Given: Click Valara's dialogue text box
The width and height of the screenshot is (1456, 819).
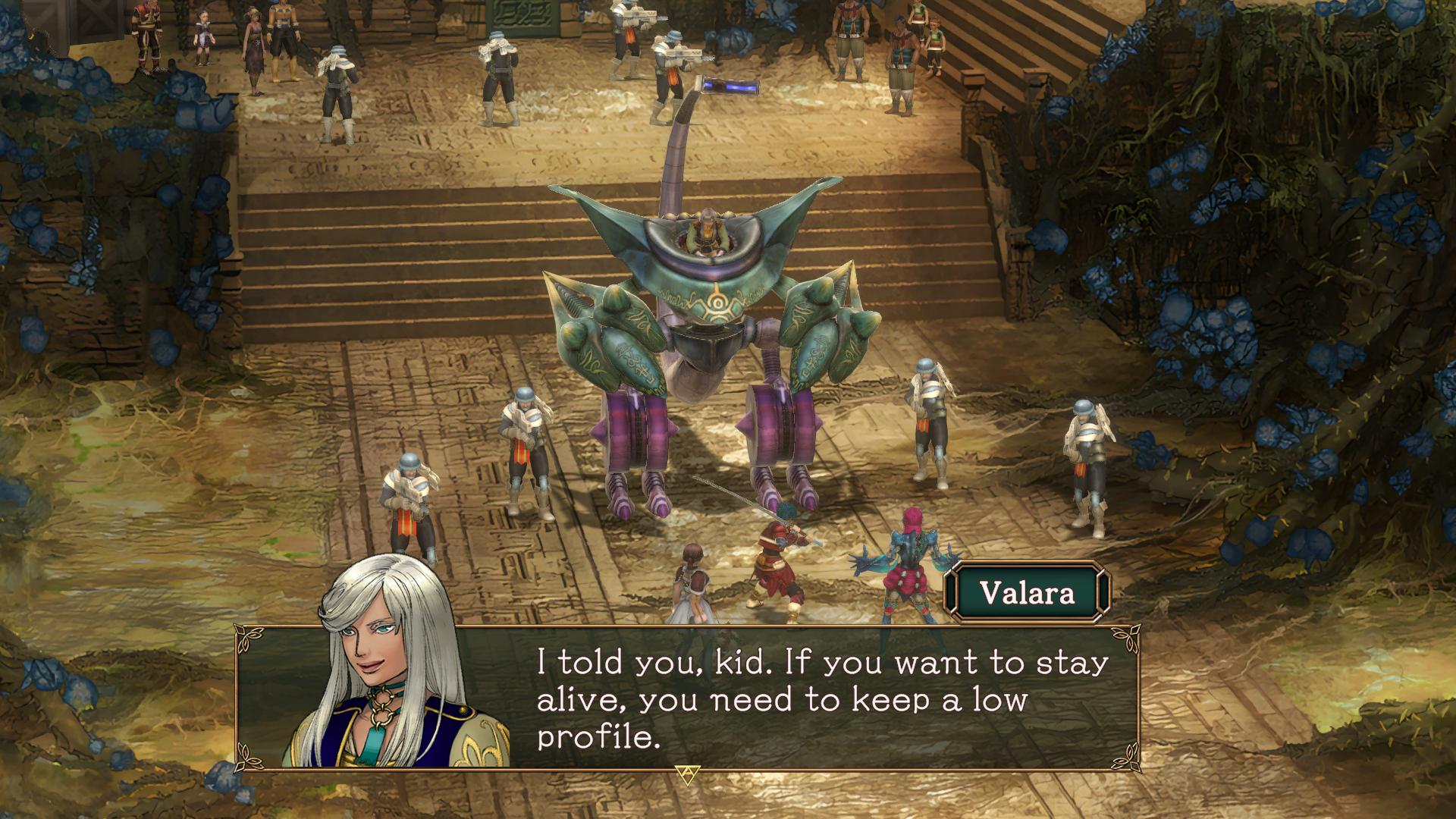Looking at the screenshot, I should point(822,698).
